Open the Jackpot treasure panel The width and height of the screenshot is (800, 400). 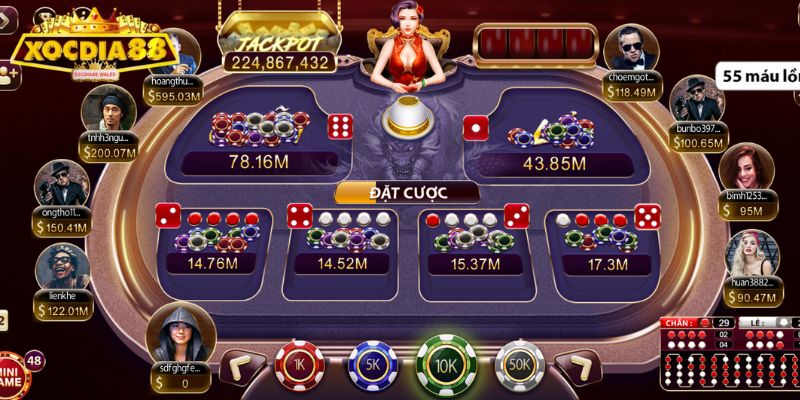tap(279, 40)
